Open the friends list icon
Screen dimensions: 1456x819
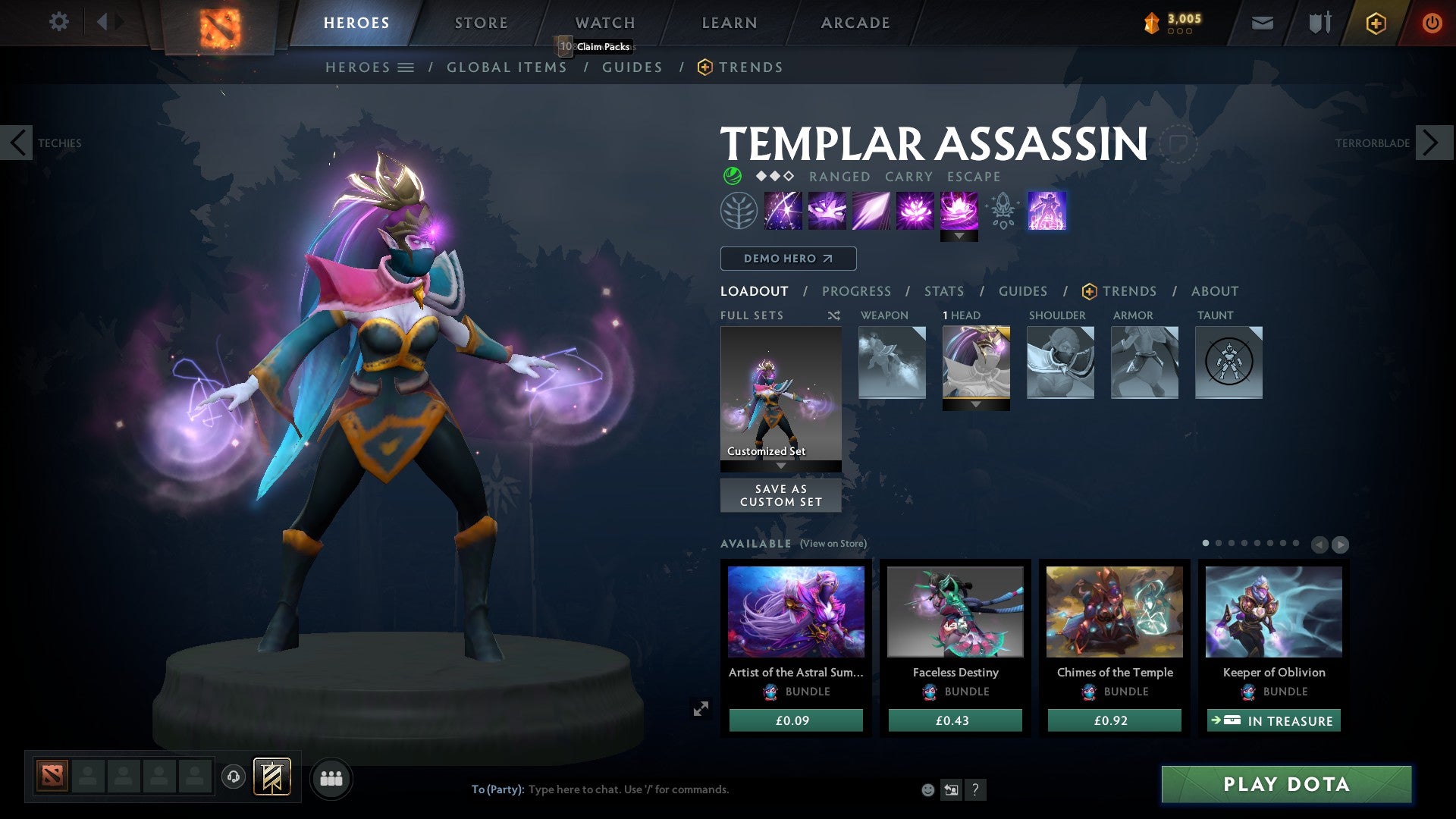(x=331, y=777)
